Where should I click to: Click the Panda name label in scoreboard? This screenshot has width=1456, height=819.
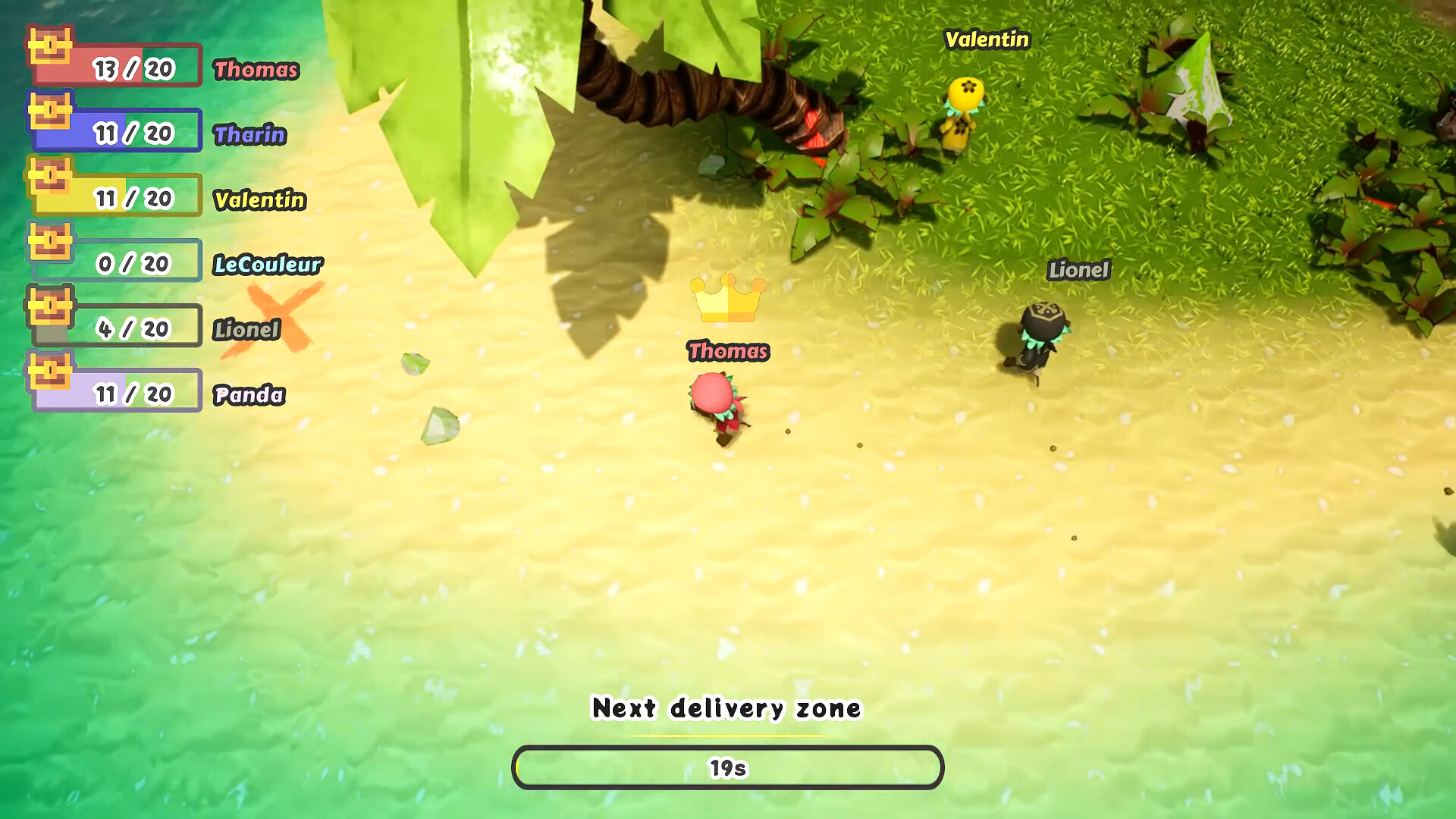249,396
